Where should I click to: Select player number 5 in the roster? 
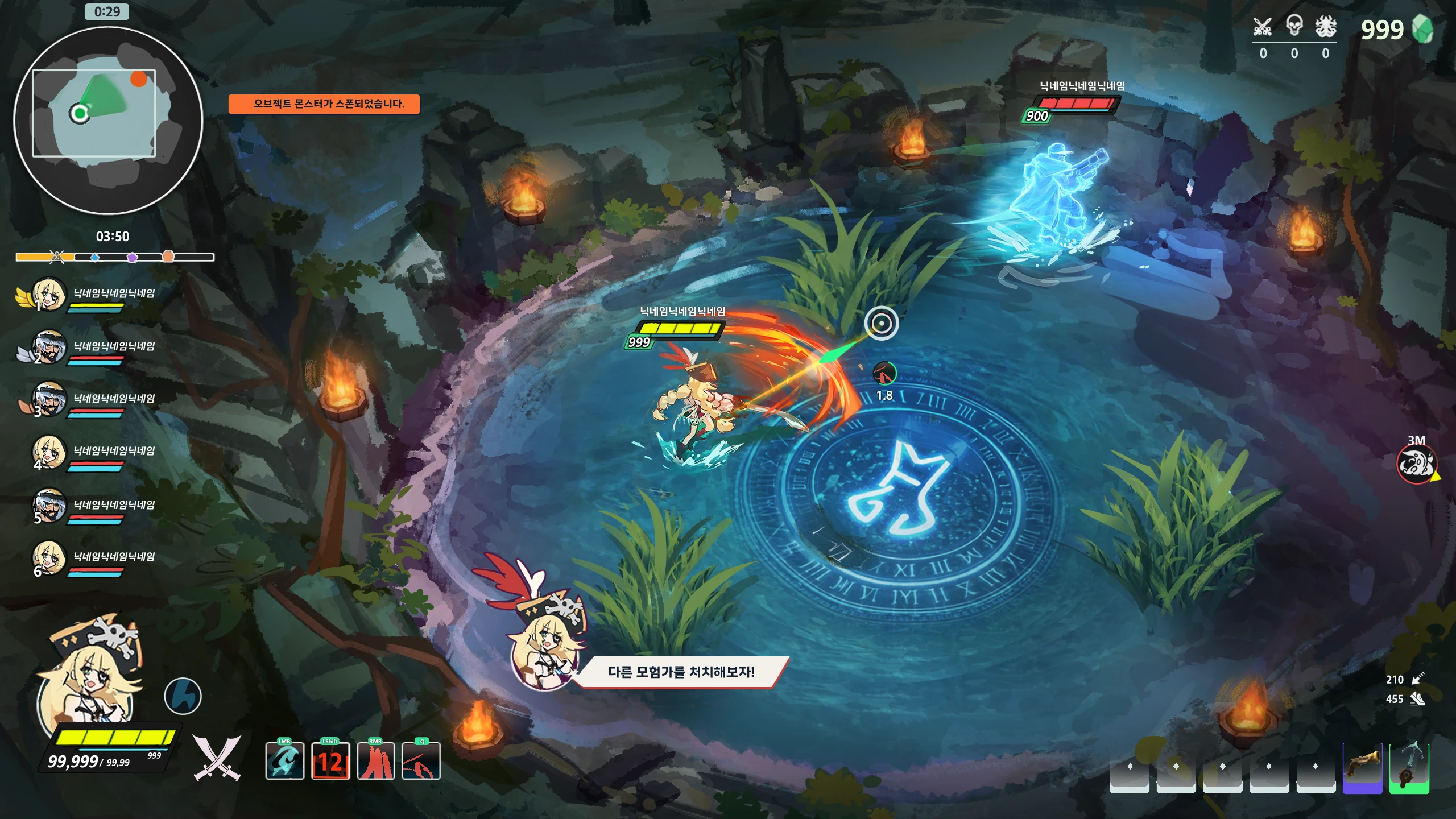[49, 505]
